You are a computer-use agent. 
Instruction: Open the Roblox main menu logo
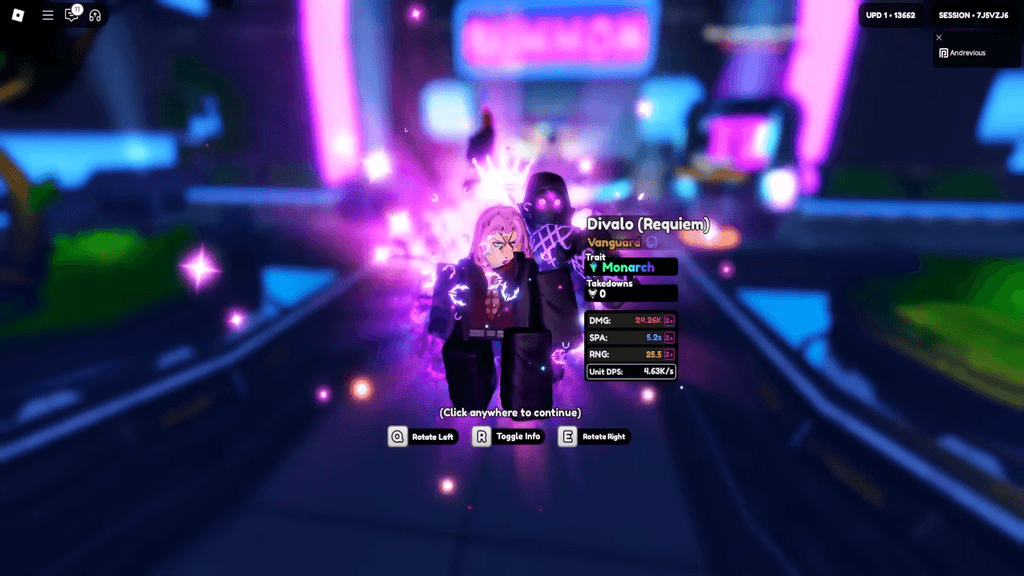[x=18, y=15]
